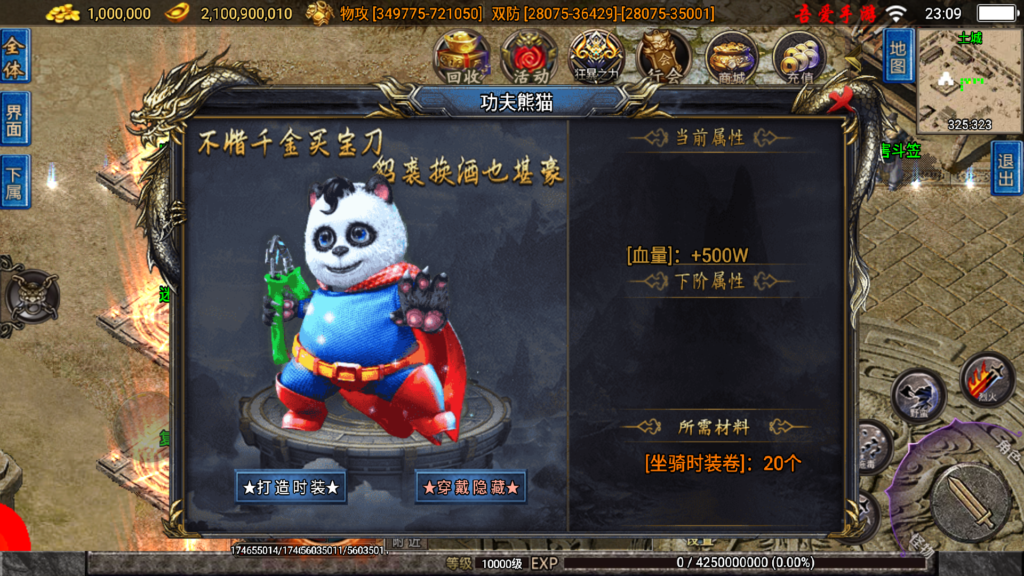
Task: Activate the 野蛮 charge skill
Action: pyautogui.click(x=918, y=395)
